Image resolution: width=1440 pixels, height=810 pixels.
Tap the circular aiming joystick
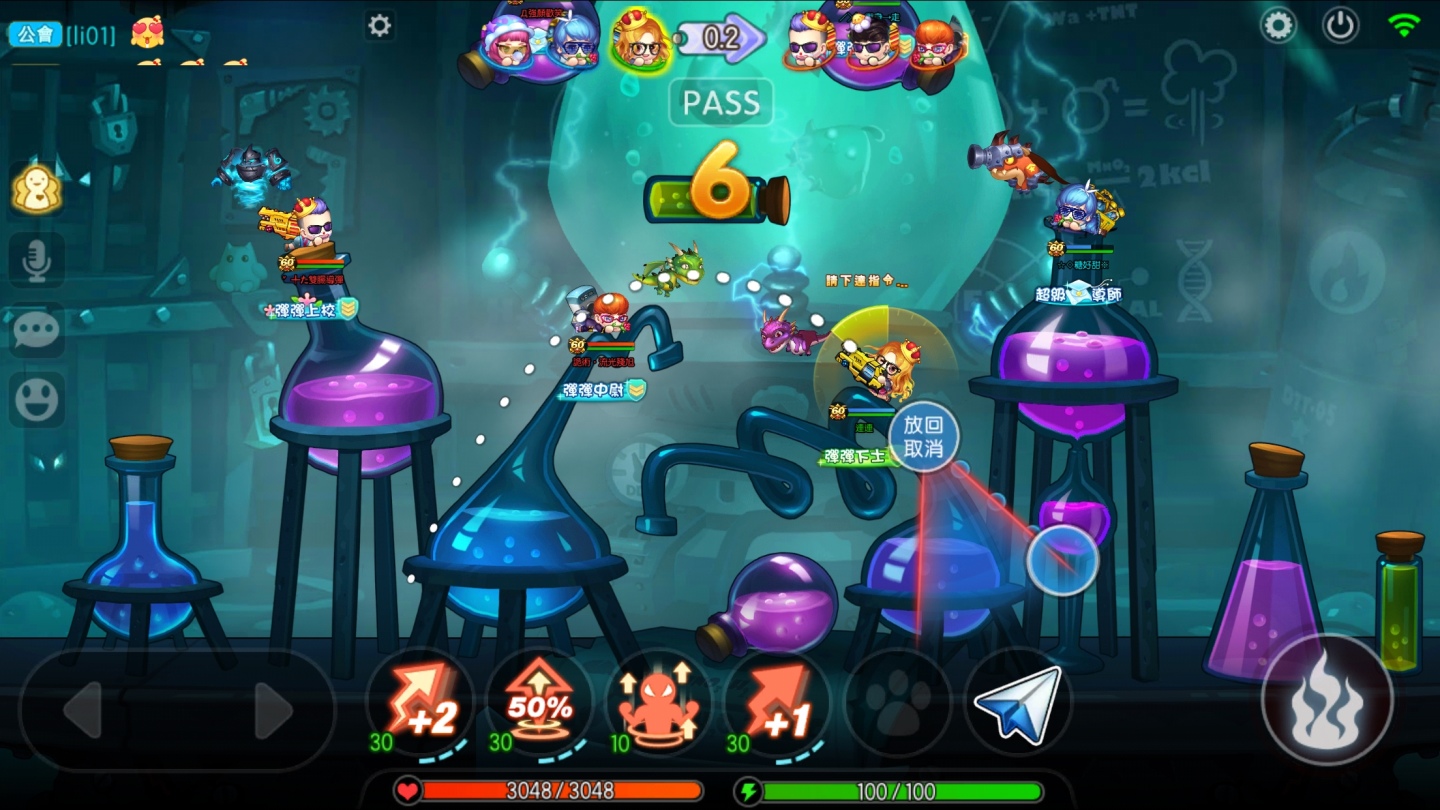tap(1063, 560)
